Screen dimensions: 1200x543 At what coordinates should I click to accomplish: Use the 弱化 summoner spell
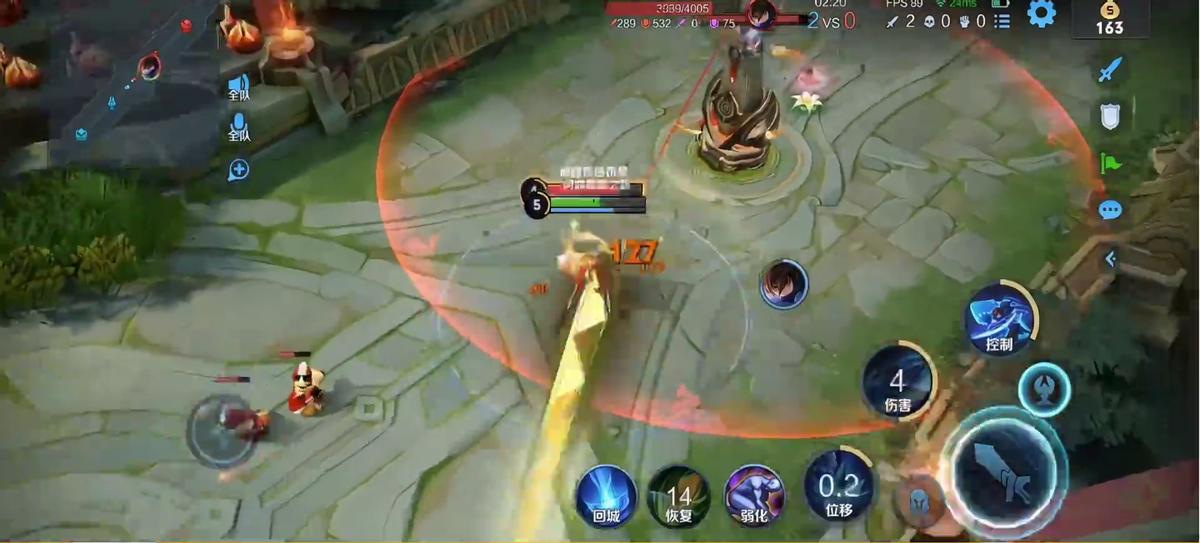pos(755,494)
